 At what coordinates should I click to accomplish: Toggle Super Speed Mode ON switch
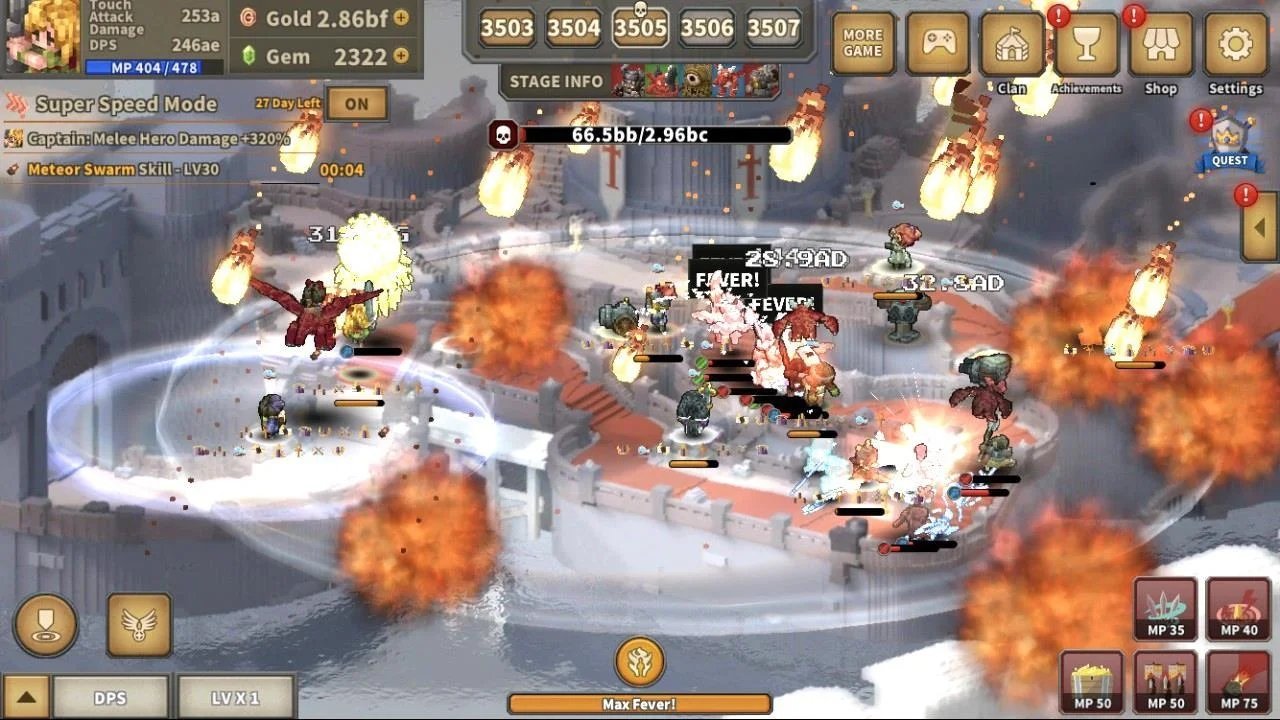[357, 103]
